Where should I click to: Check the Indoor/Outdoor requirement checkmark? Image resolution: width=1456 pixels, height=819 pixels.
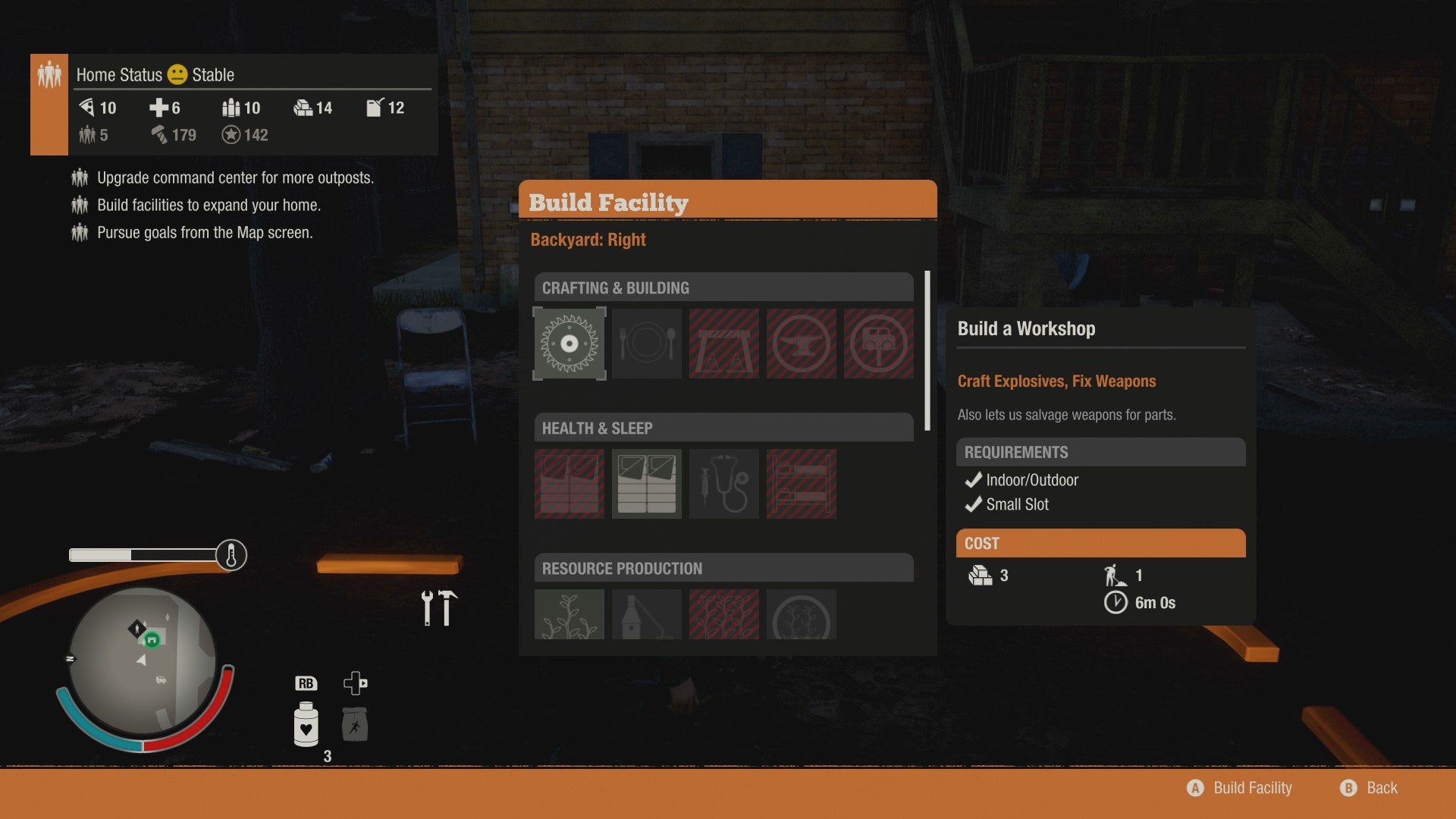coord(973,479)
